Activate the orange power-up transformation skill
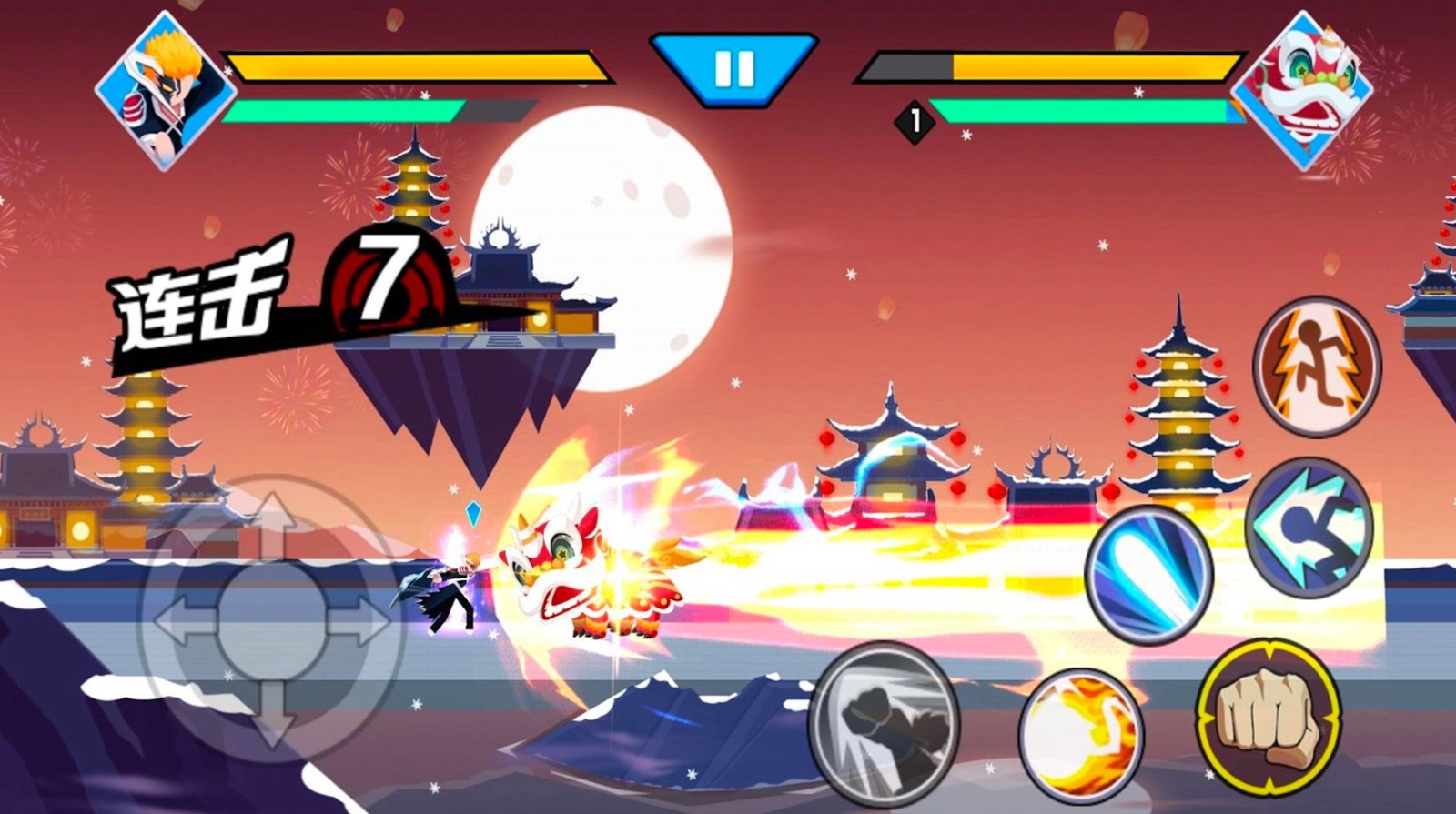This screenshot has height=814, width=1456. 1316,366
